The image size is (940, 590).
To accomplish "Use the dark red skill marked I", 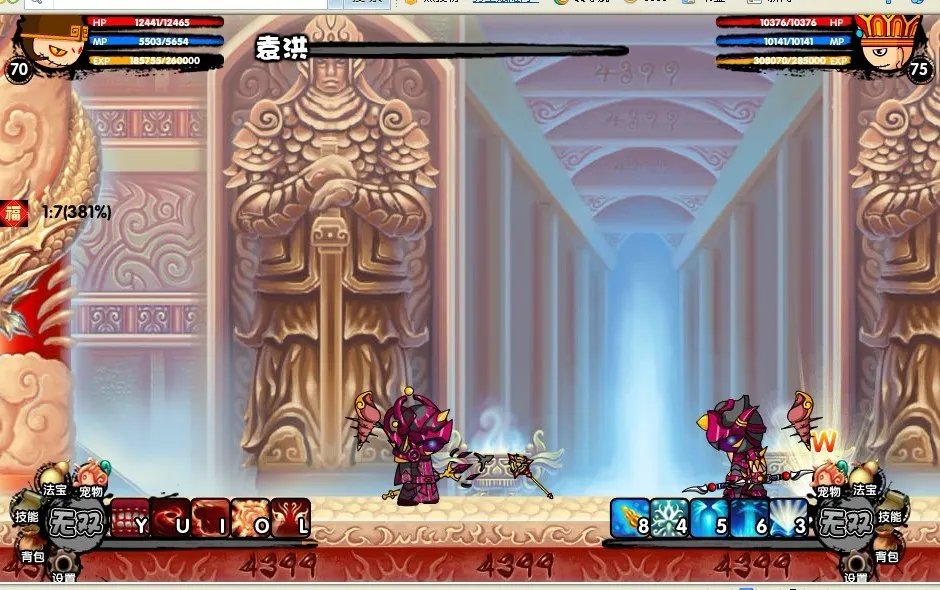I will [x=210, y=518].
